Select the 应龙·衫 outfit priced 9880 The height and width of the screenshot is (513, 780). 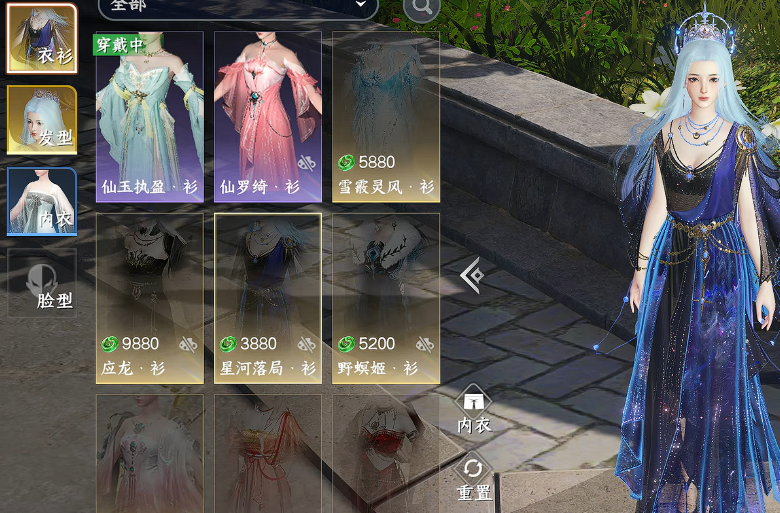point(149,298)
